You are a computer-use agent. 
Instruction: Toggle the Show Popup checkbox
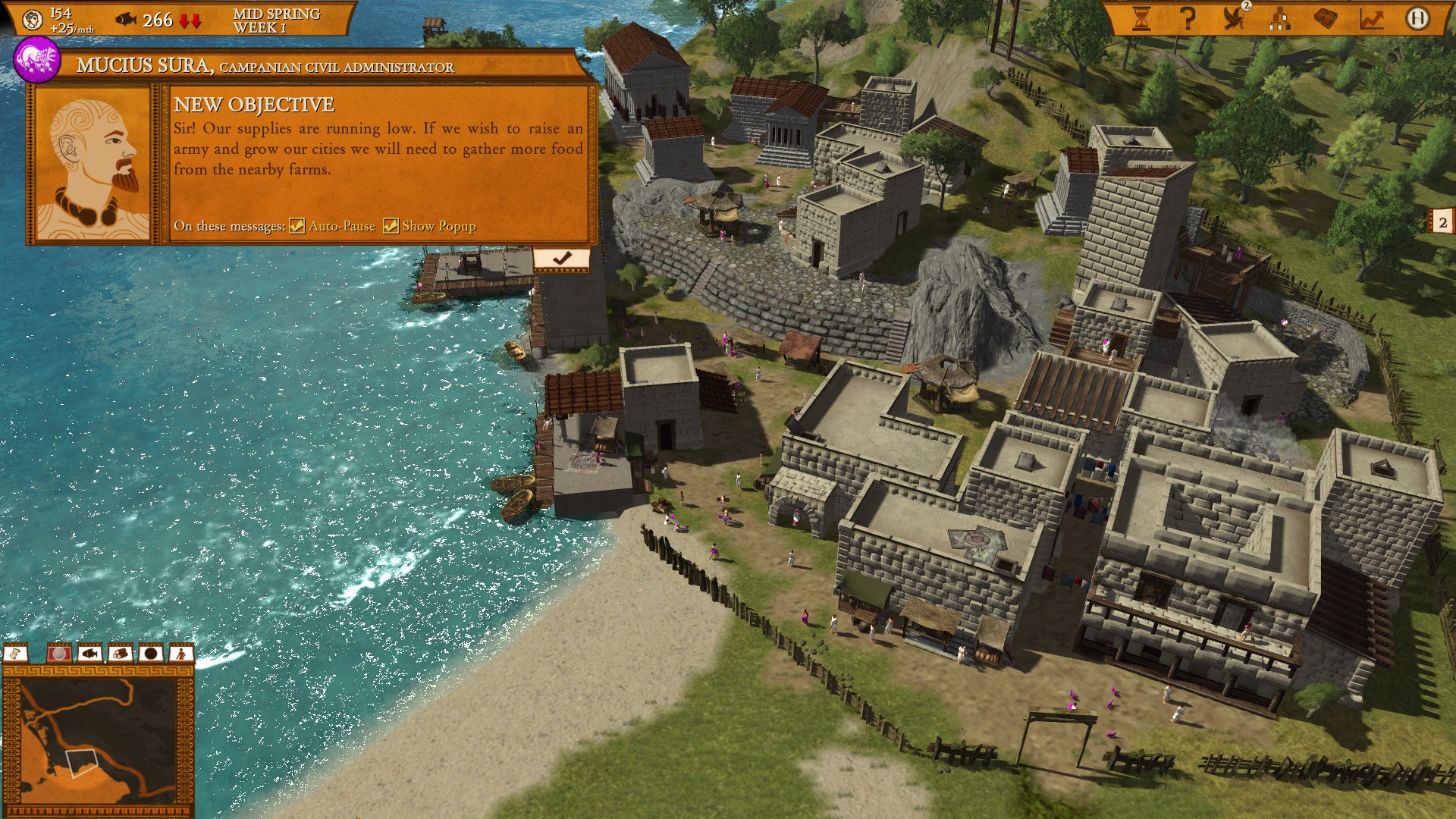[391, 226]
